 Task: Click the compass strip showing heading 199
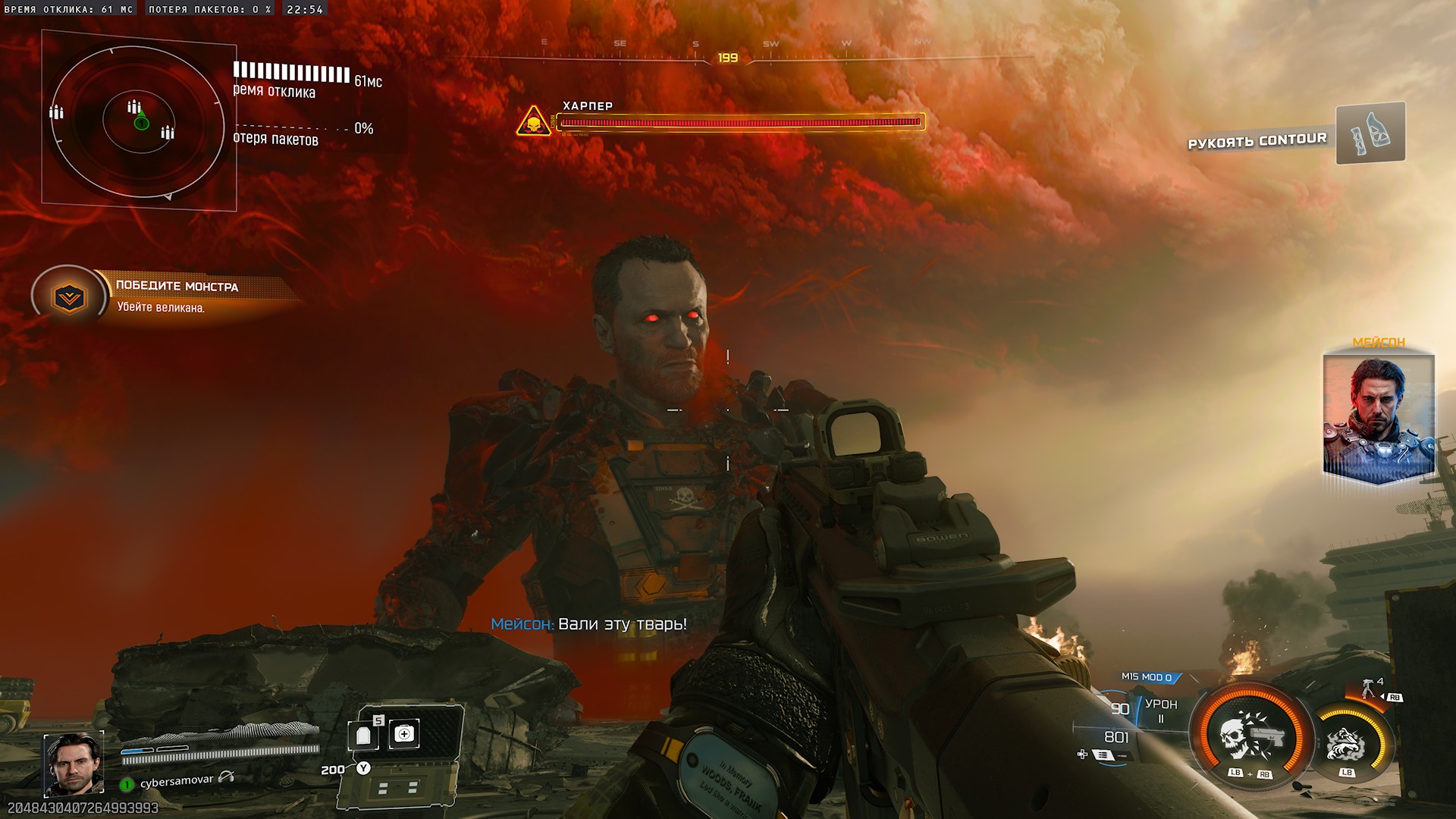(x=728, y=57)
